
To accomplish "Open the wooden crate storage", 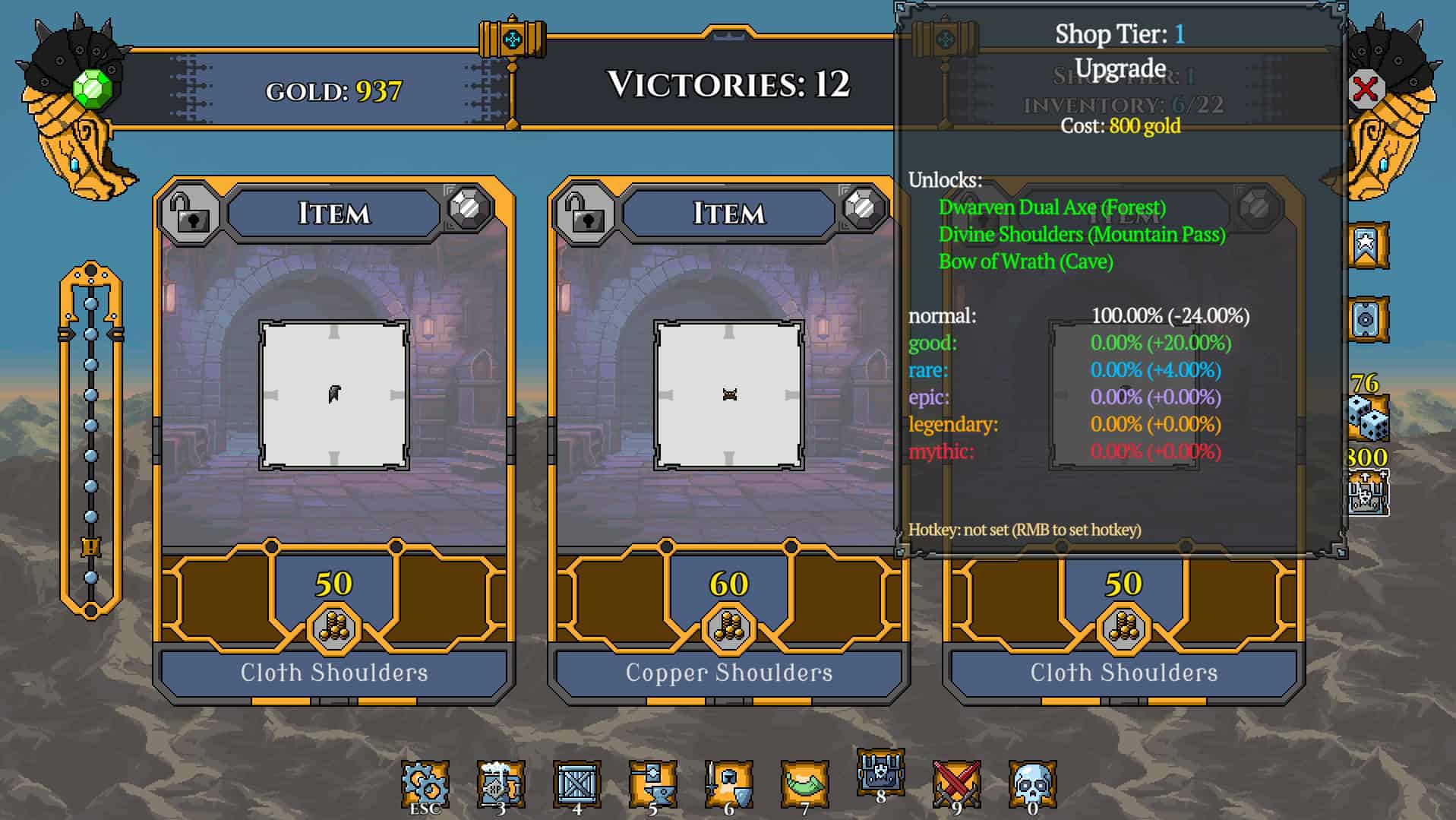I will click(576, 783).
